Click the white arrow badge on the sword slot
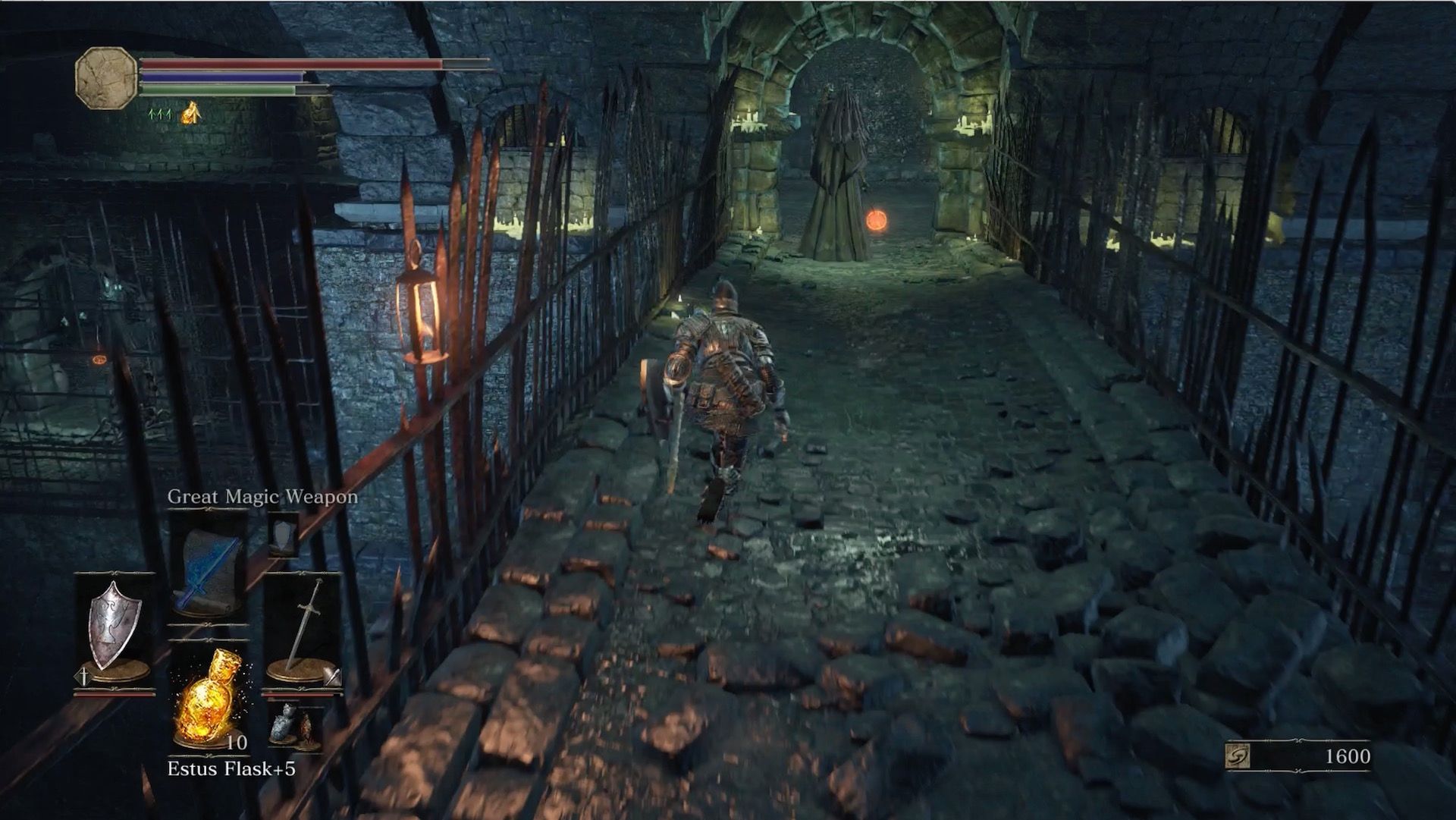Screen dimensions: 1456x820 (331, 677)
